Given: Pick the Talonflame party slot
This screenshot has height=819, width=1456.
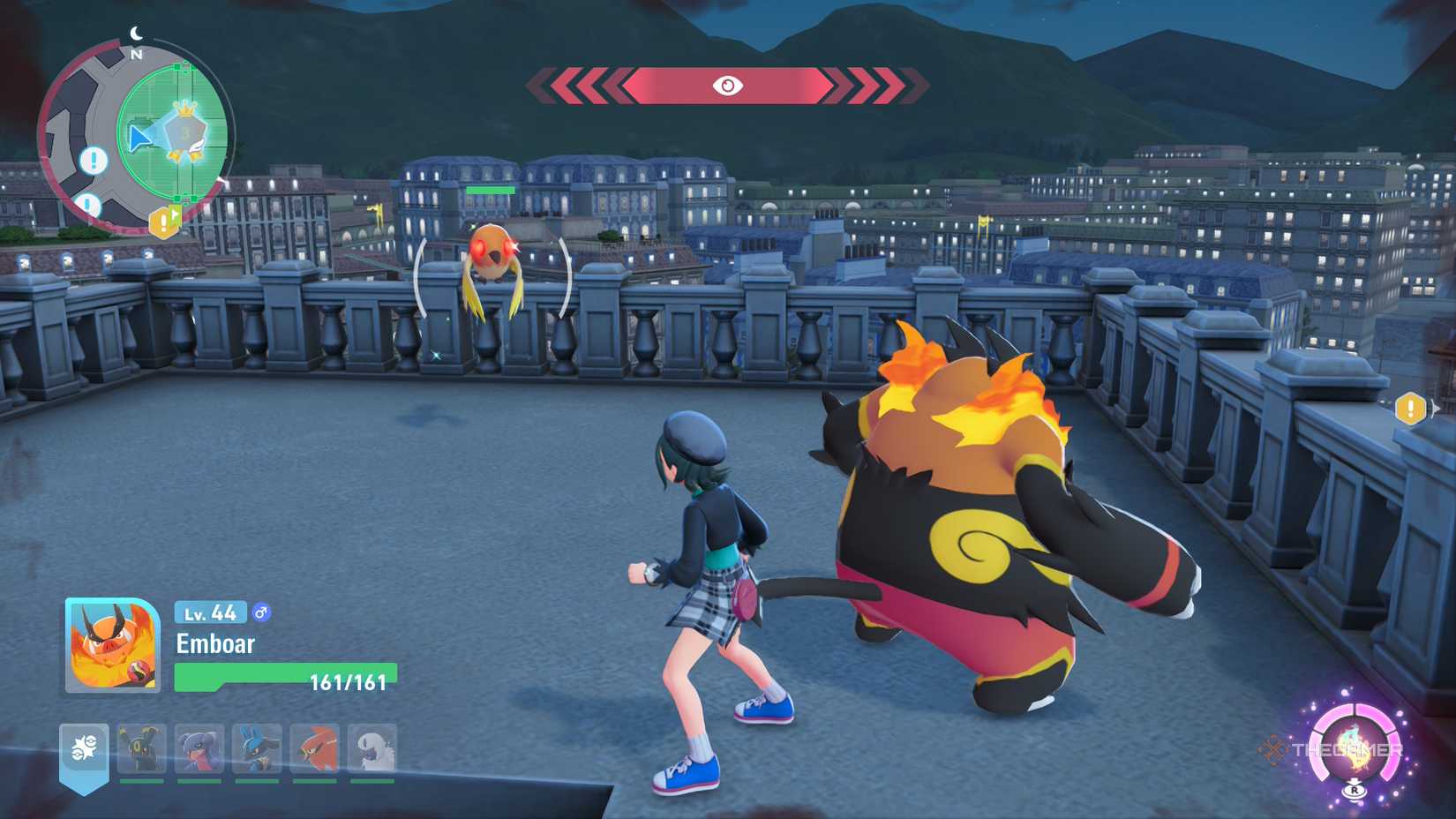Looking at the screenshot, I should click(315, 749).
